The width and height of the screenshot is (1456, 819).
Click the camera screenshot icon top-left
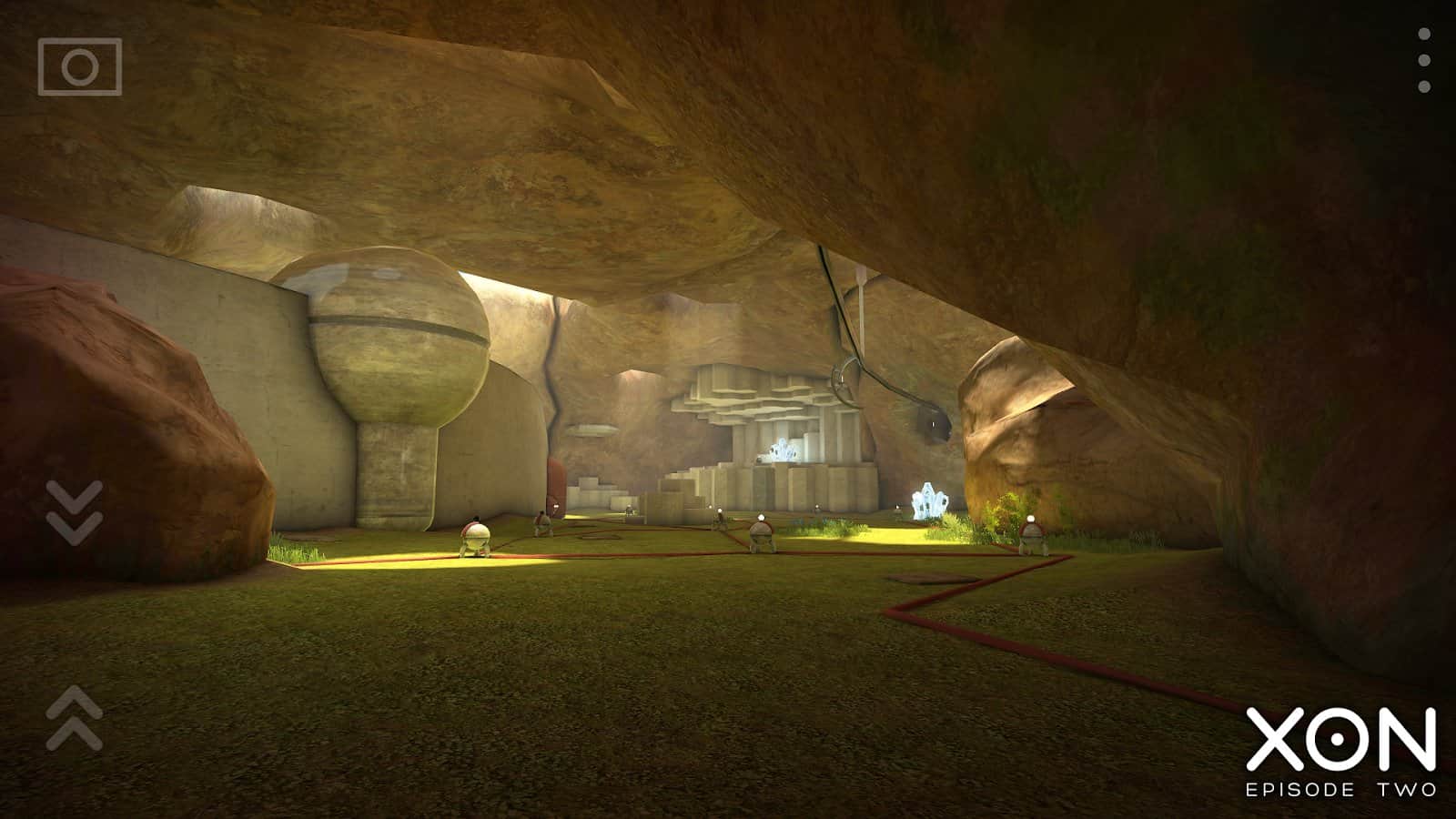[80, 64]
